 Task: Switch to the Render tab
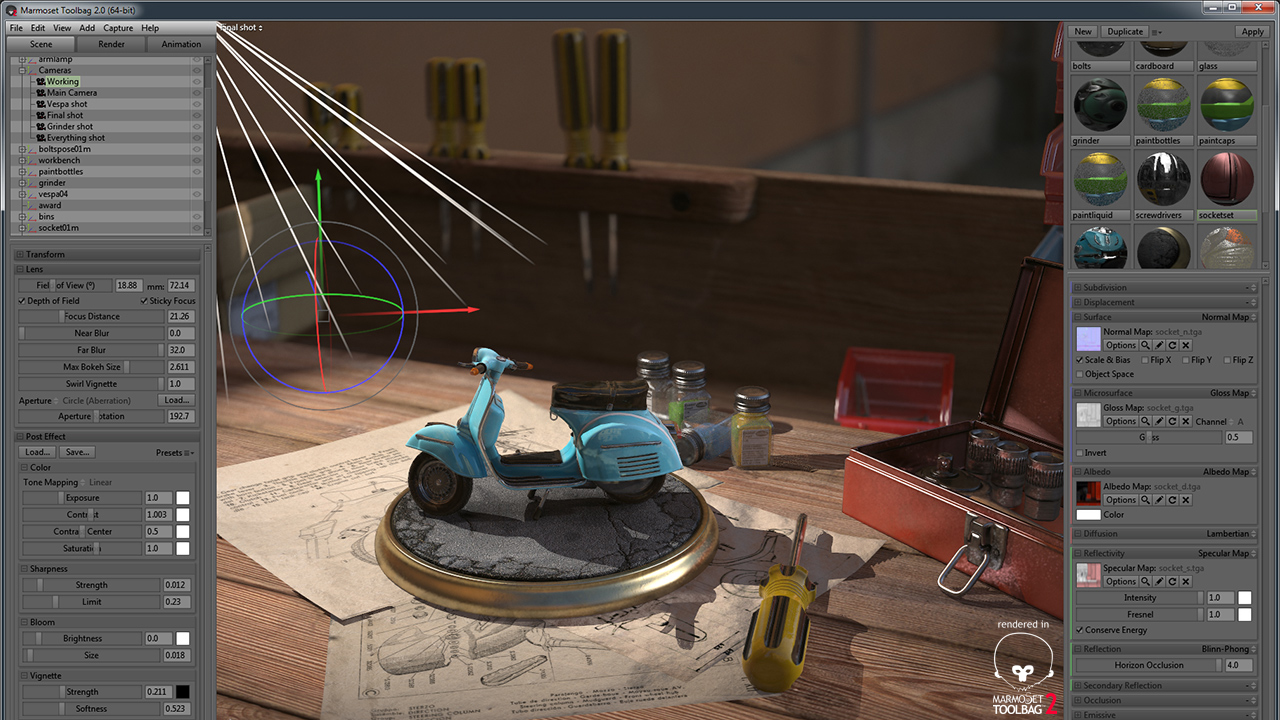coord(110,43)
